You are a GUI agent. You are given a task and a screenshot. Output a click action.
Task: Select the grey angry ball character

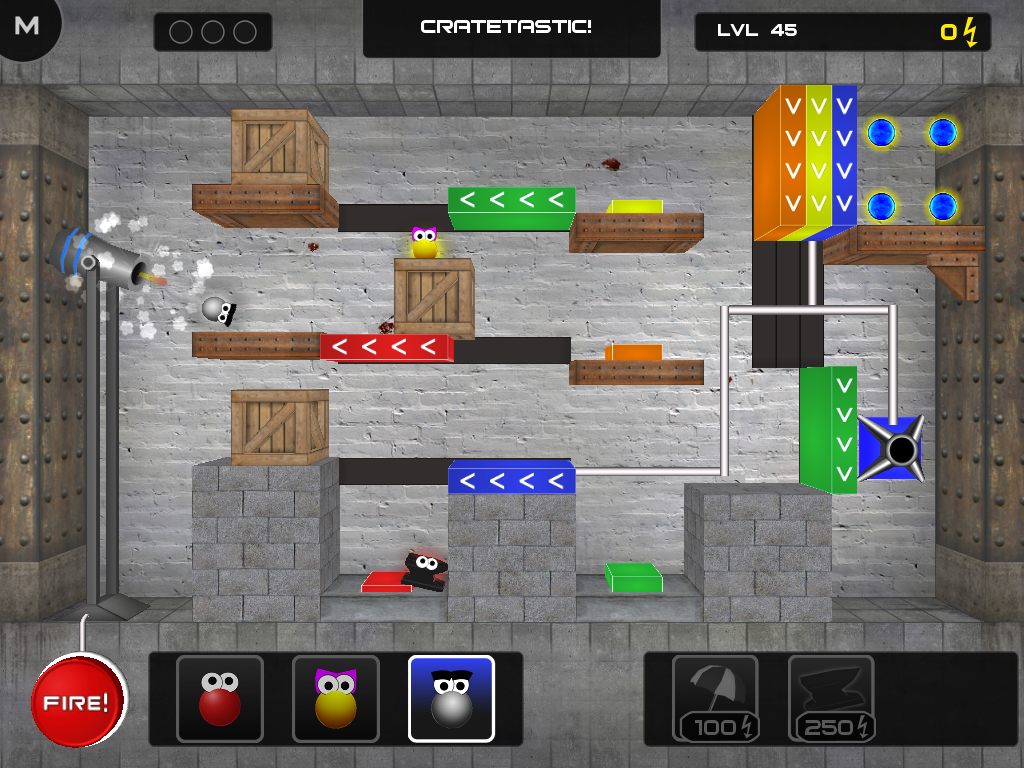[x=451, y=698]
